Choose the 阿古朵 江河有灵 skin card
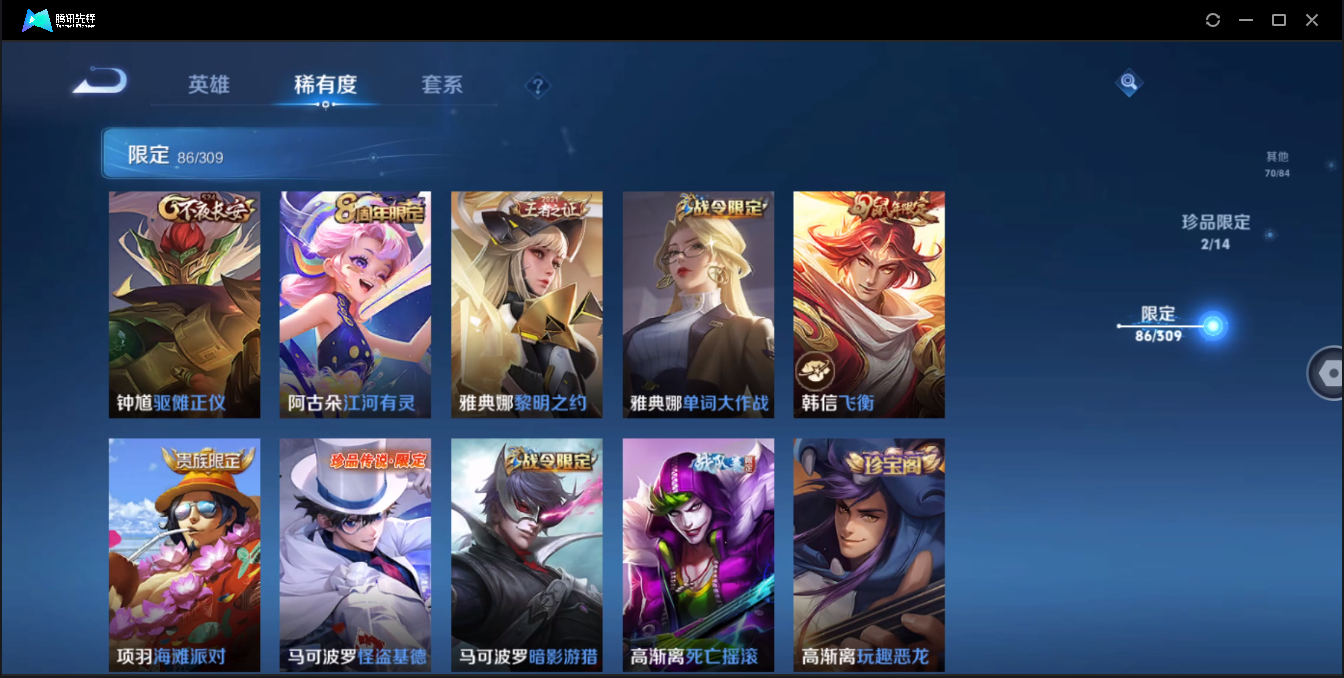 [x=355, y=304]
